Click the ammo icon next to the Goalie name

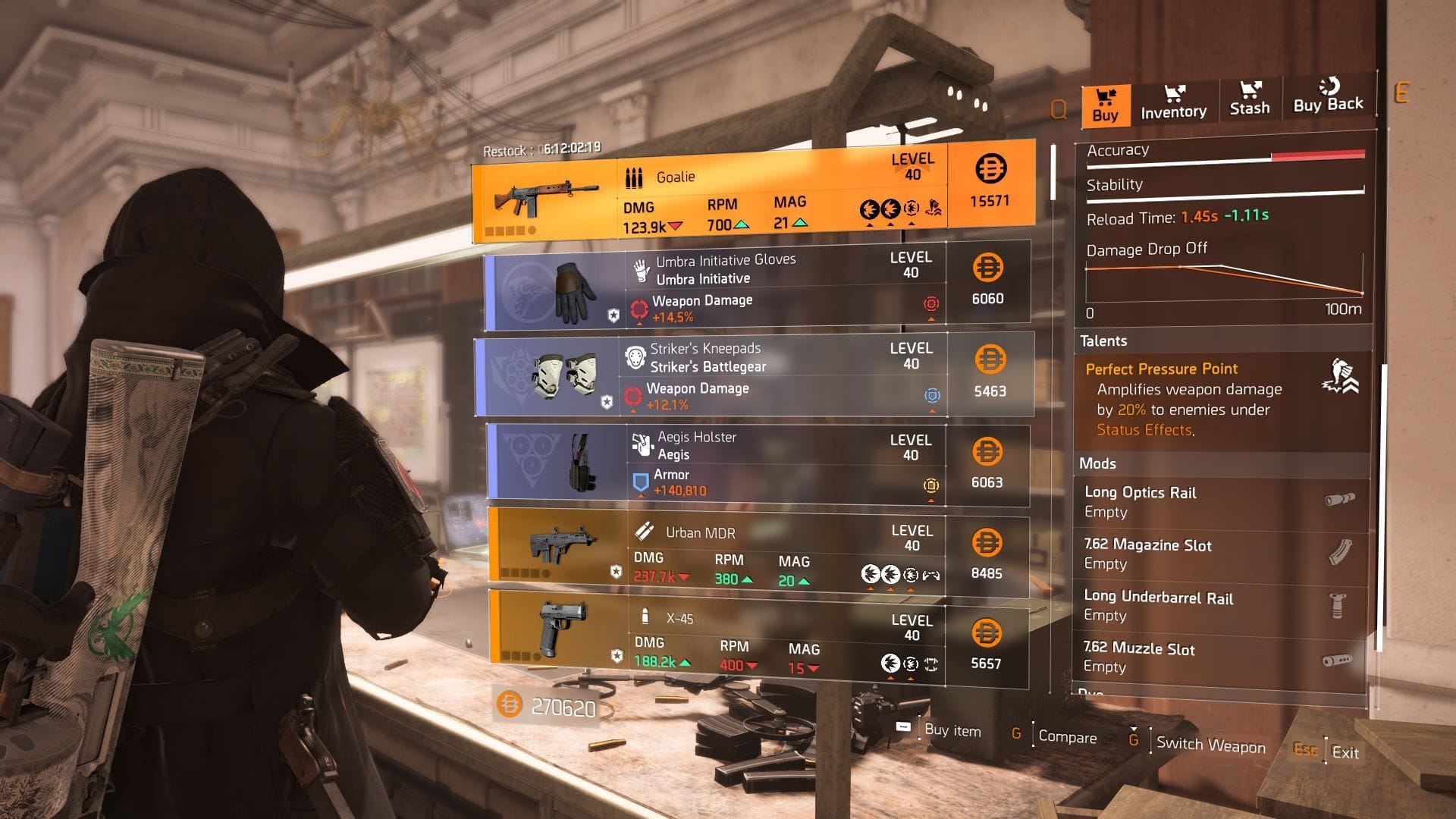pos(634,177)
